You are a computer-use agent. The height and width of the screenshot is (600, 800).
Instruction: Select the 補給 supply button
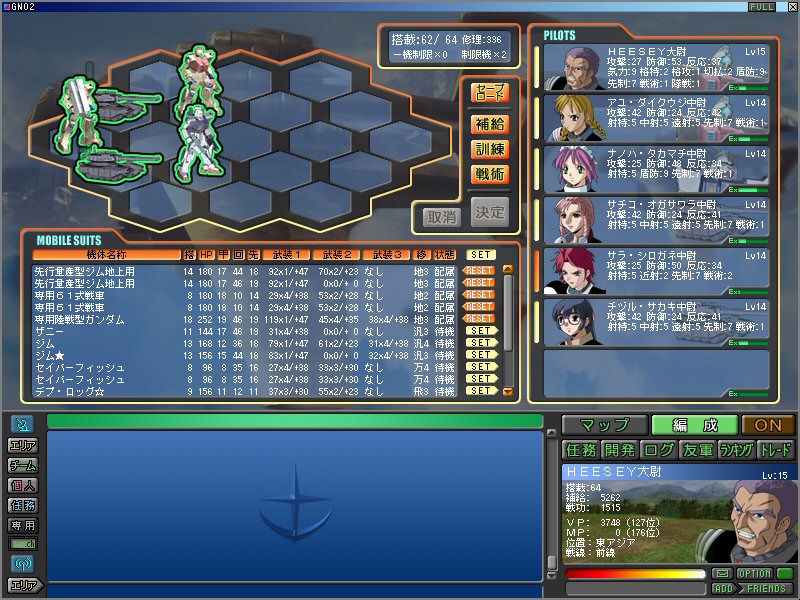coord(490,124)
